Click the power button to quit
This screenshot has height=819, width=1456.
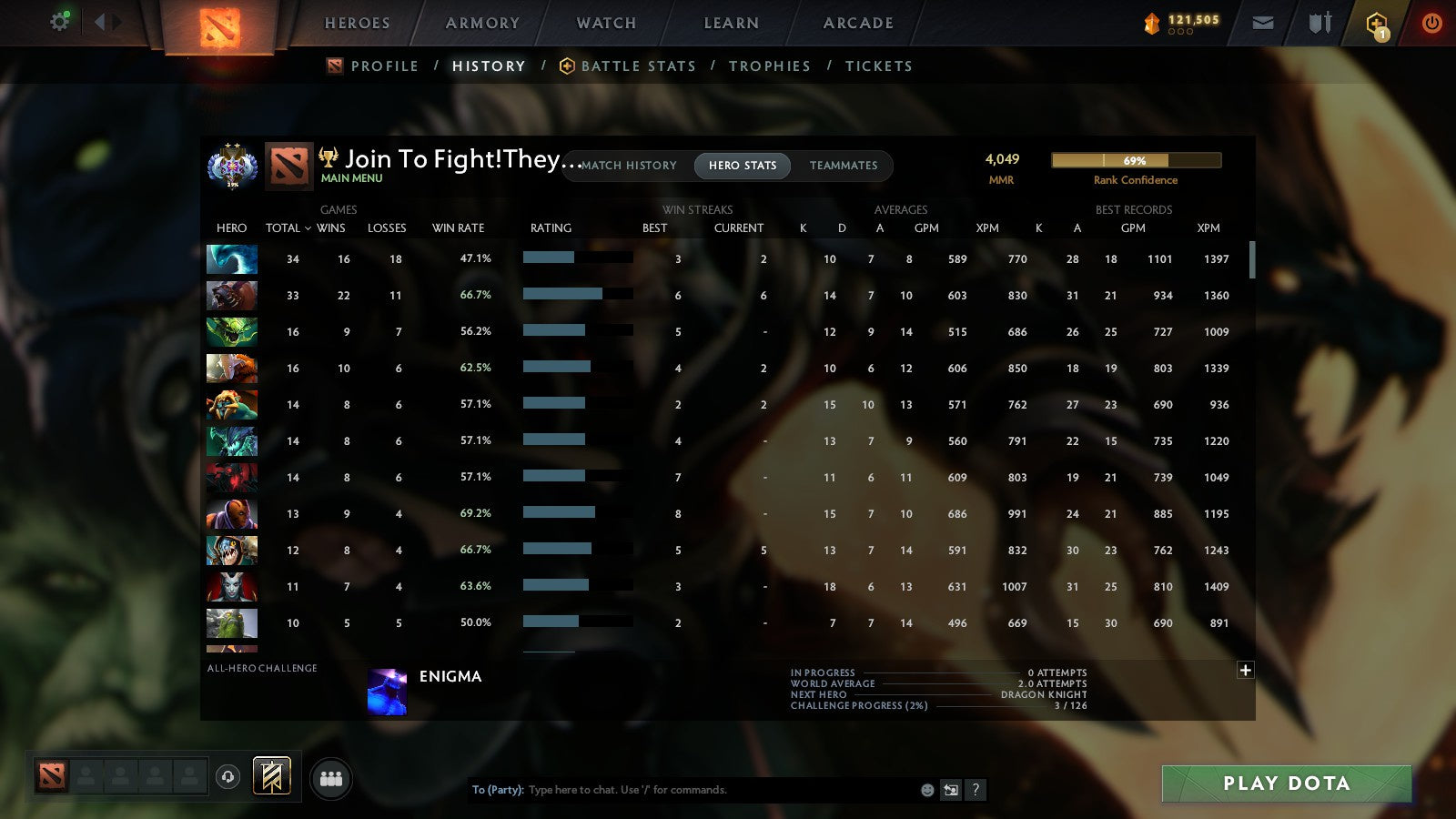point(1431,23)
